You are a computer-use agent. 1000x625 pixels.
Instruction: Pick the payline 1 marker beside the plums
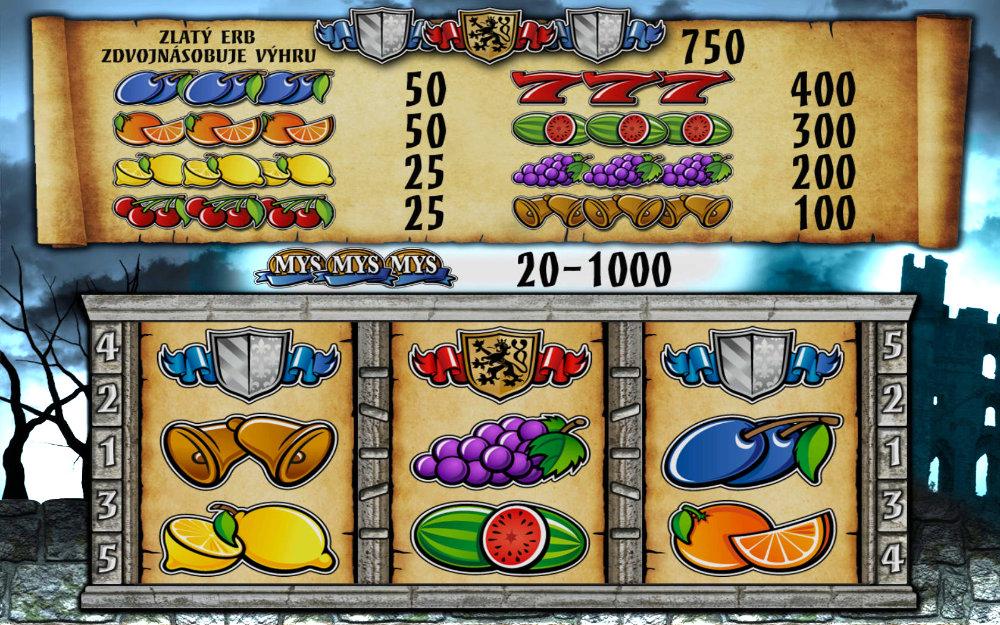click(890, 450)
